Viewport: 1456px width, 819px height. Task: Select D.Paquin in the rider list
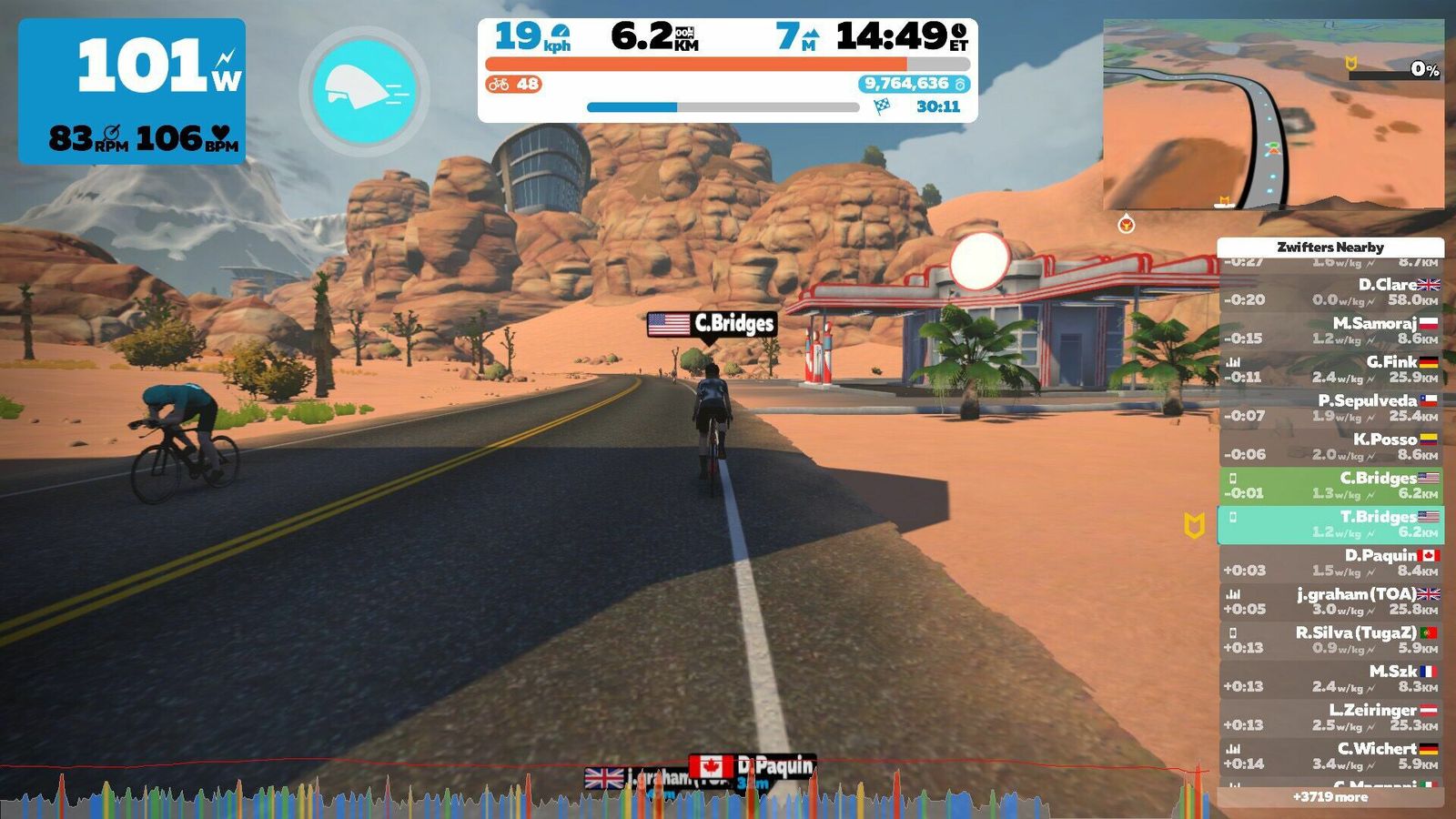pos(1330,562)
